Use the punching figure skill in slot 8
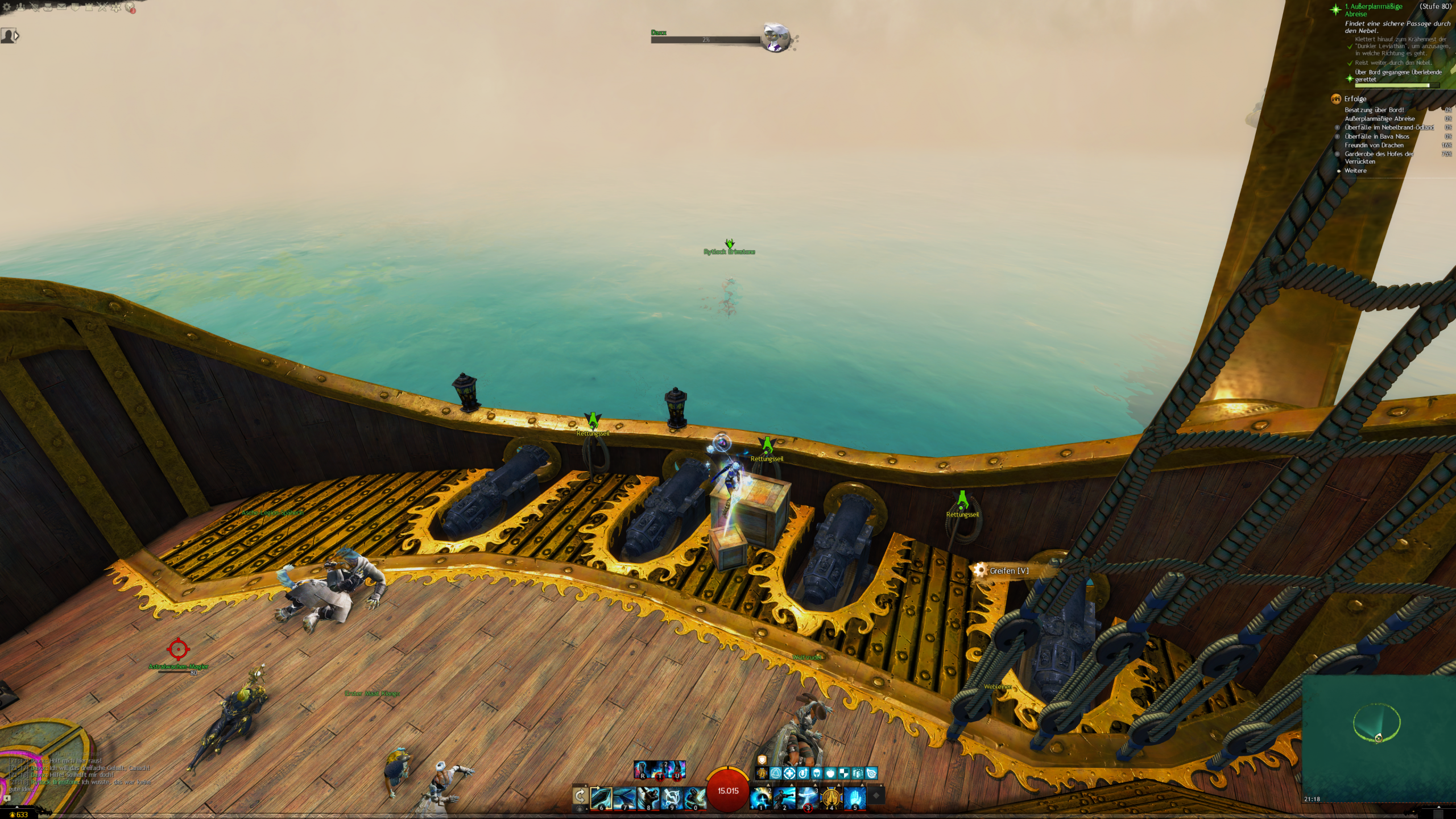 tap(648, 798)
